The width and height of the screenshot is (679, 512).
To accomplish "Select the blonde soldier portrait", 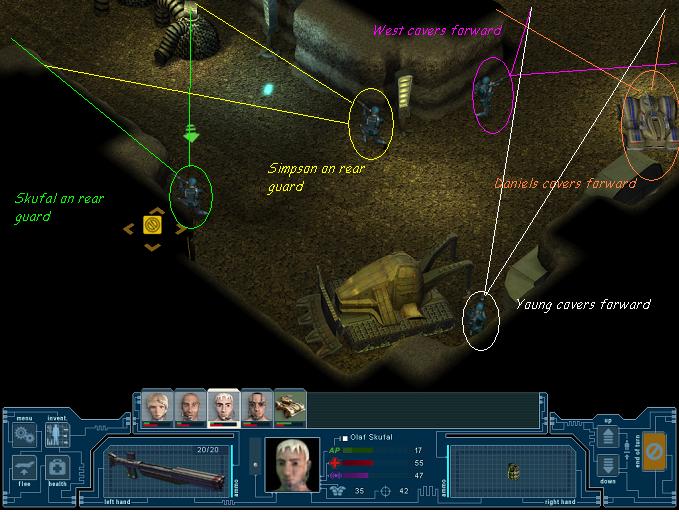I will [159, 406].
